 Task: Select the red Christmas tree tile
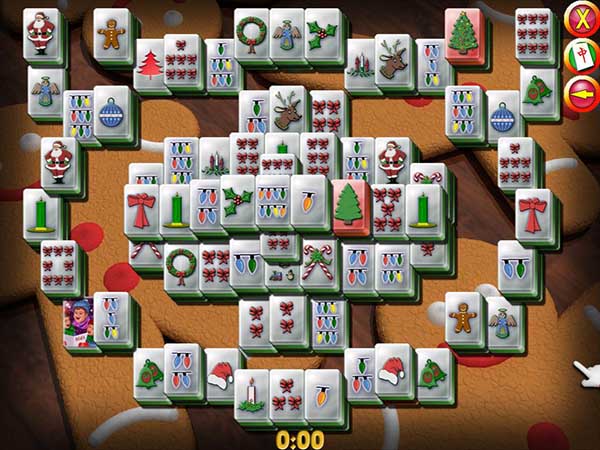151,64
